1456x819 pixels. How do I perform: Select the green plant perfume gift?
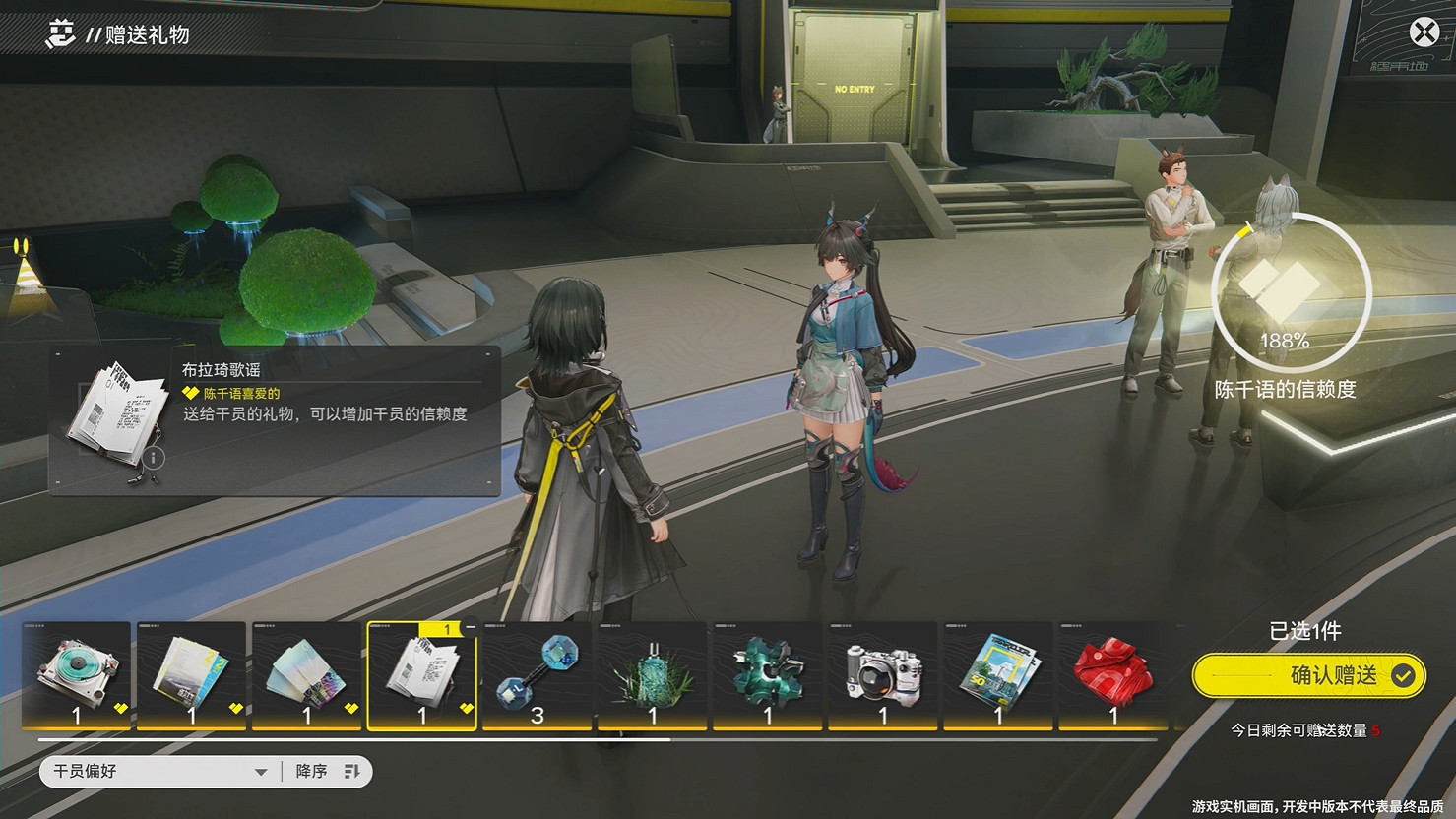tap(652, 674)
